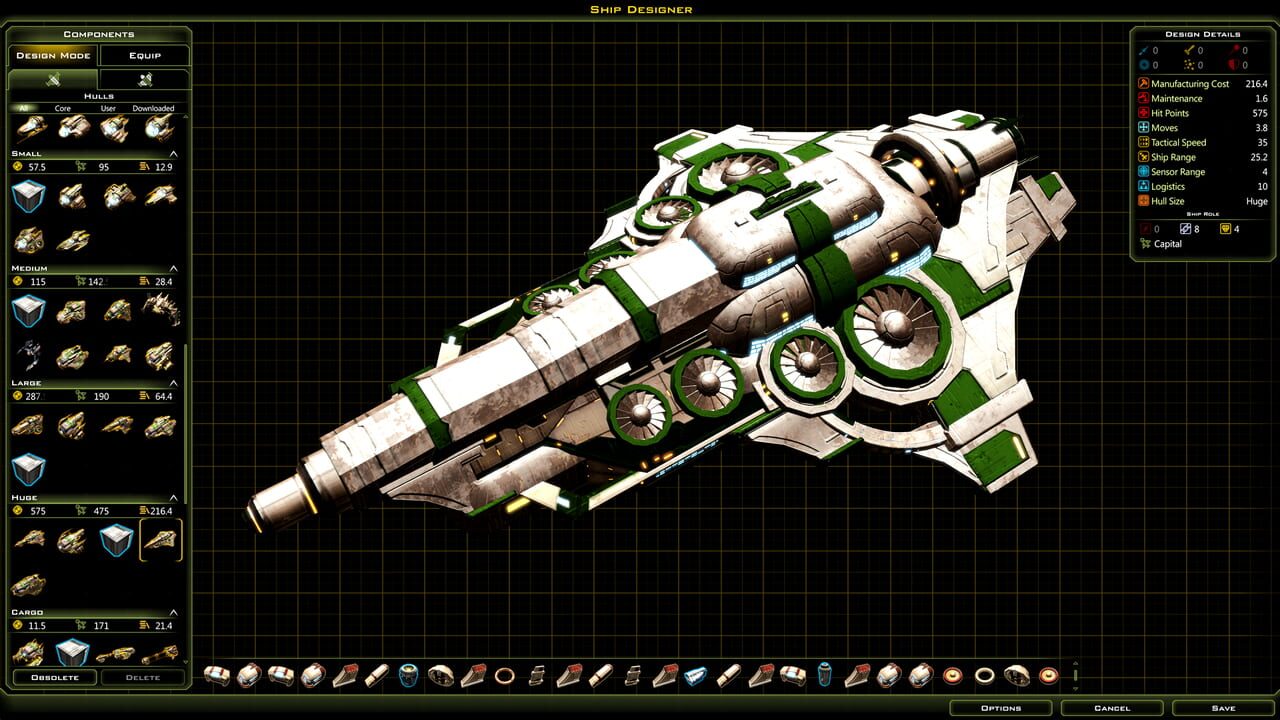Collapse the Medium hulls section
Viewport: 1280px width, 720px height.
pyautogui.click(x=173, y=267)
